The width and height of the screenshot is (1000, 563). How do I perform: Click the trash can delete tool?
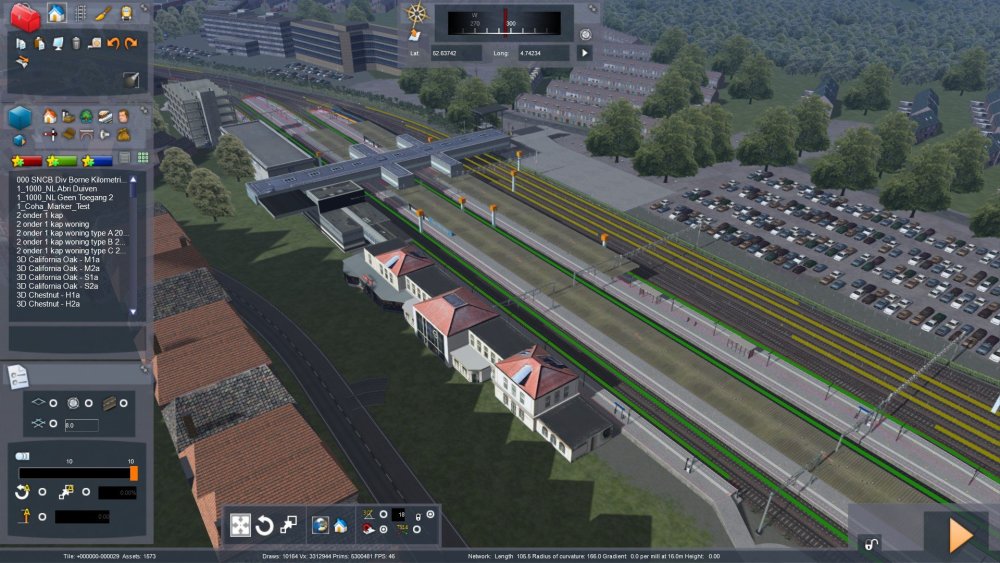(76, 43)
